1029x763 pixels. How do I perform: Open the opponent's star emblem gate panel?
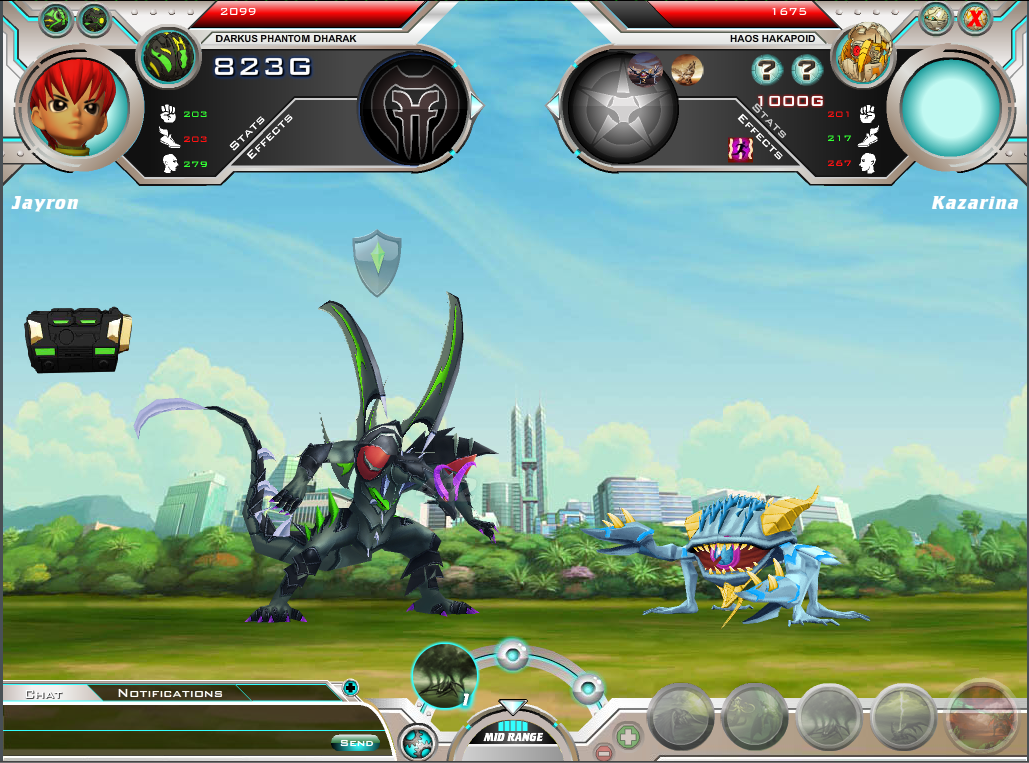tap(620, 110)
